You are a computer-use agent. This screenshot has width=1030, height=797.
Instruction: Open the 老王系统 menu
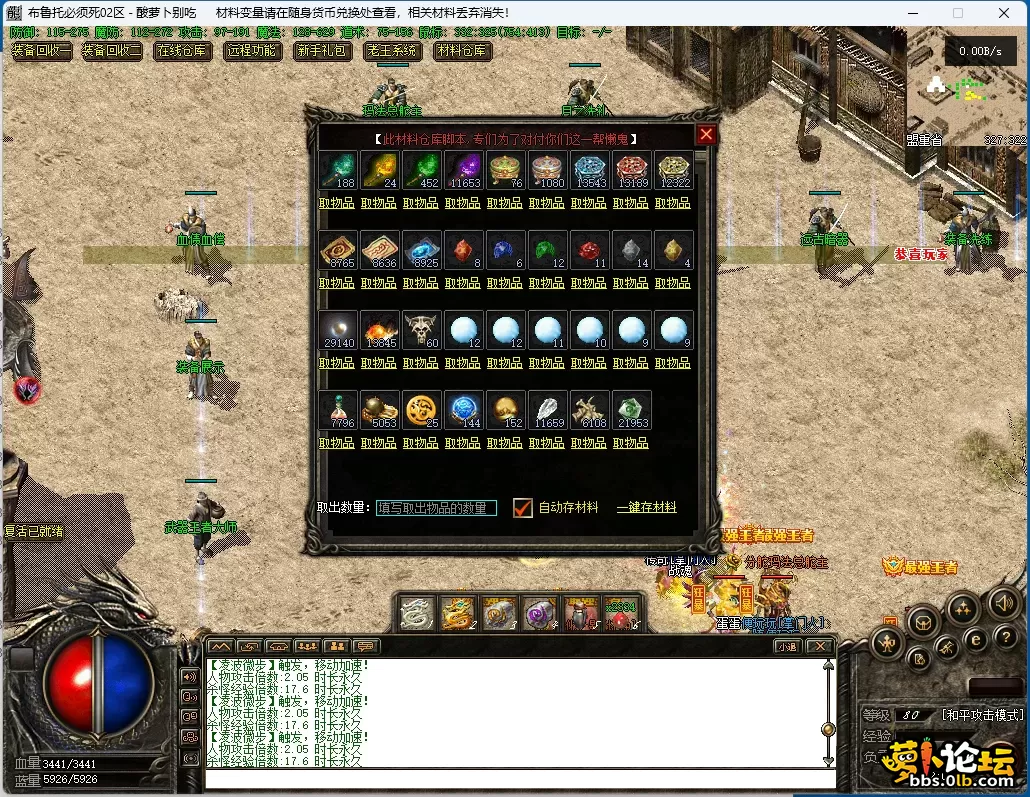tap(392, 51)
